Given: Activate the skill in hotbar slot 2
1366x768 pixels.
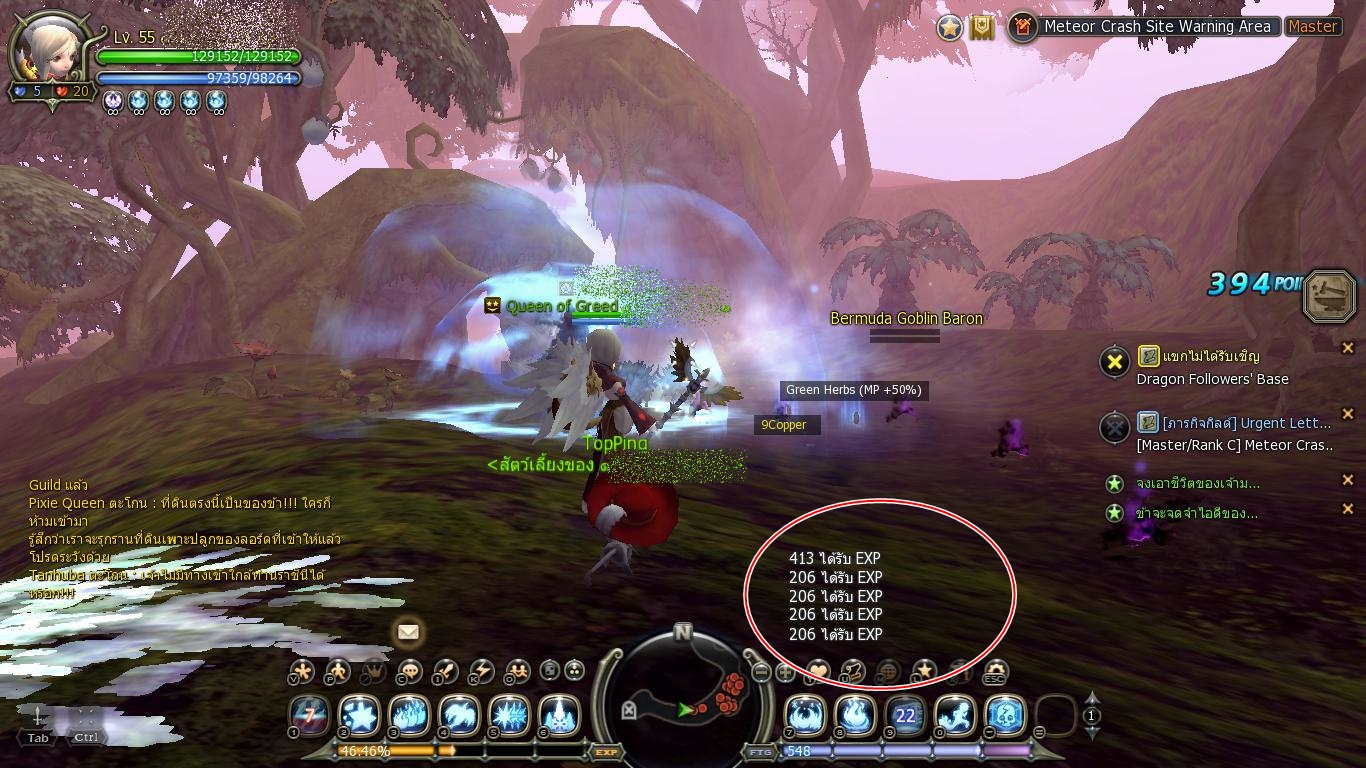Looking at the screenshot, I should (358, 715).
